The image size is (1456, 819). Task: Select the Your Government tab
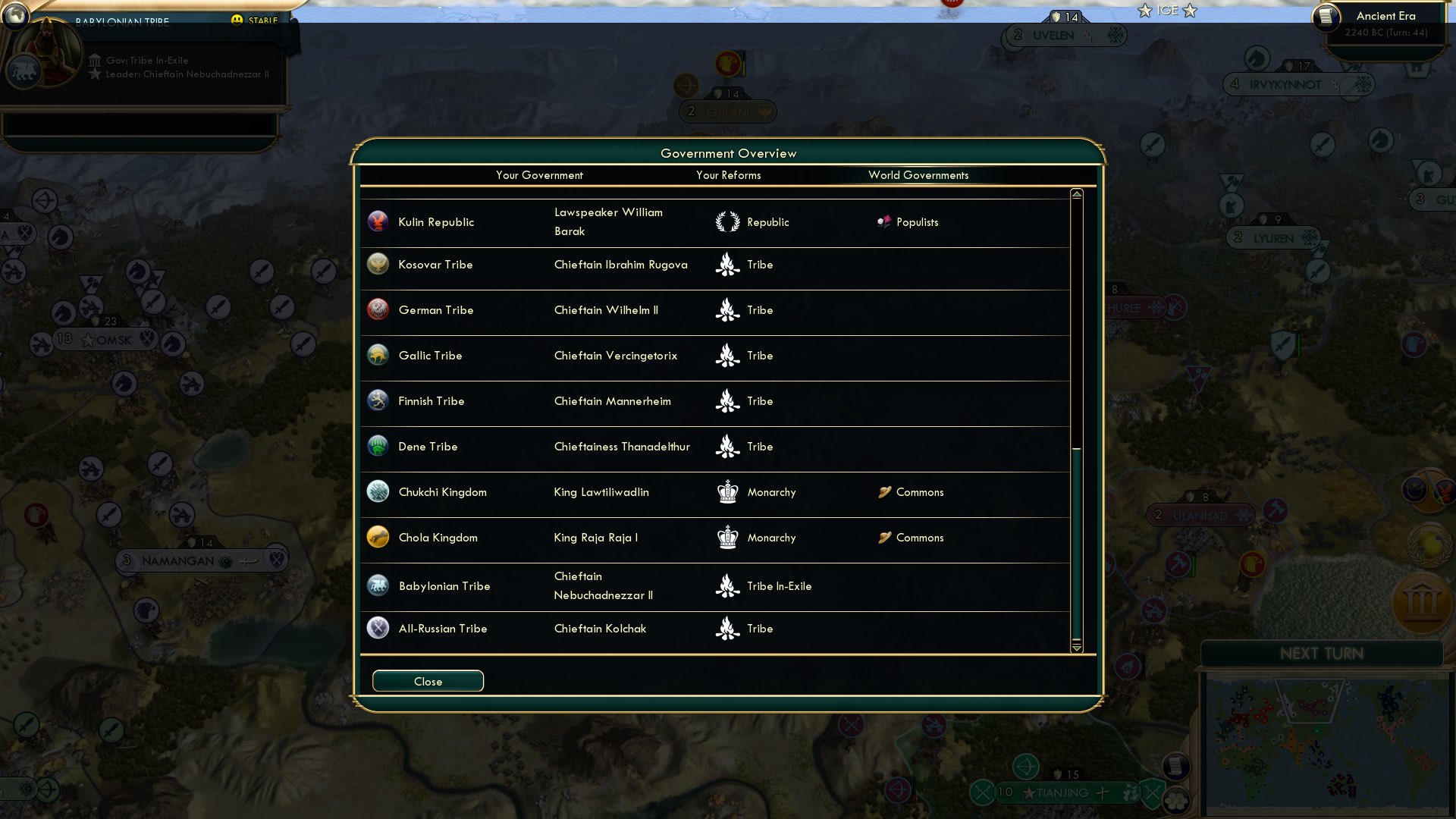[540, 175]
